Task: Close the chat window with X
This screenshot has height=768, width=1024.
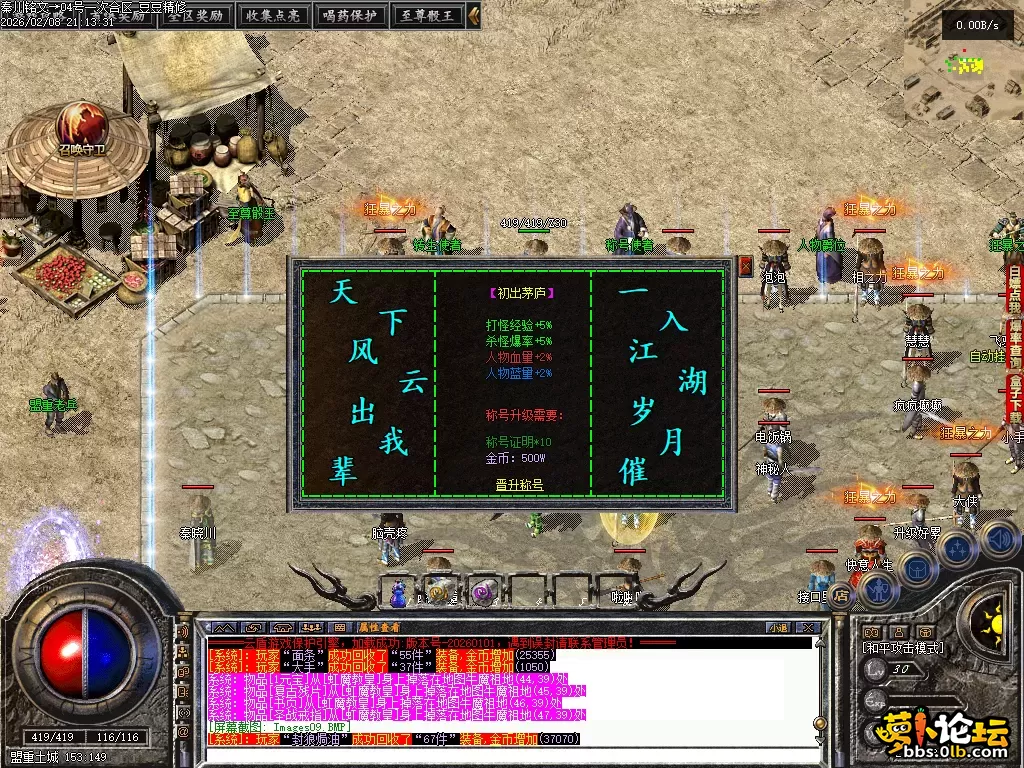Action: (x=810, y=628)
